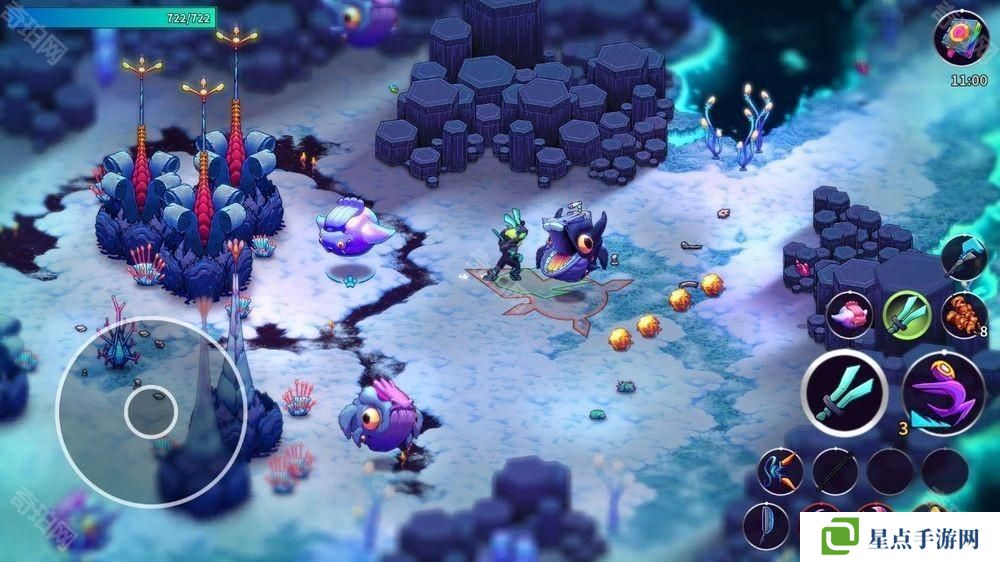Select the green-highlighted twin blades weapon
Screen dimensions: 1000x562
pyautogui.click(x=907, y=314)
